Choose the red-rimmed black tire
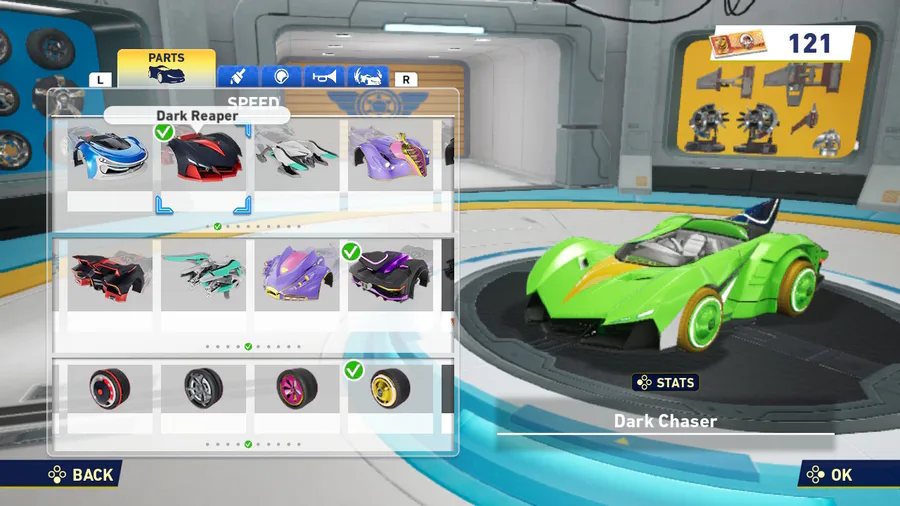The image size is (900, 506). pos(110,386)
